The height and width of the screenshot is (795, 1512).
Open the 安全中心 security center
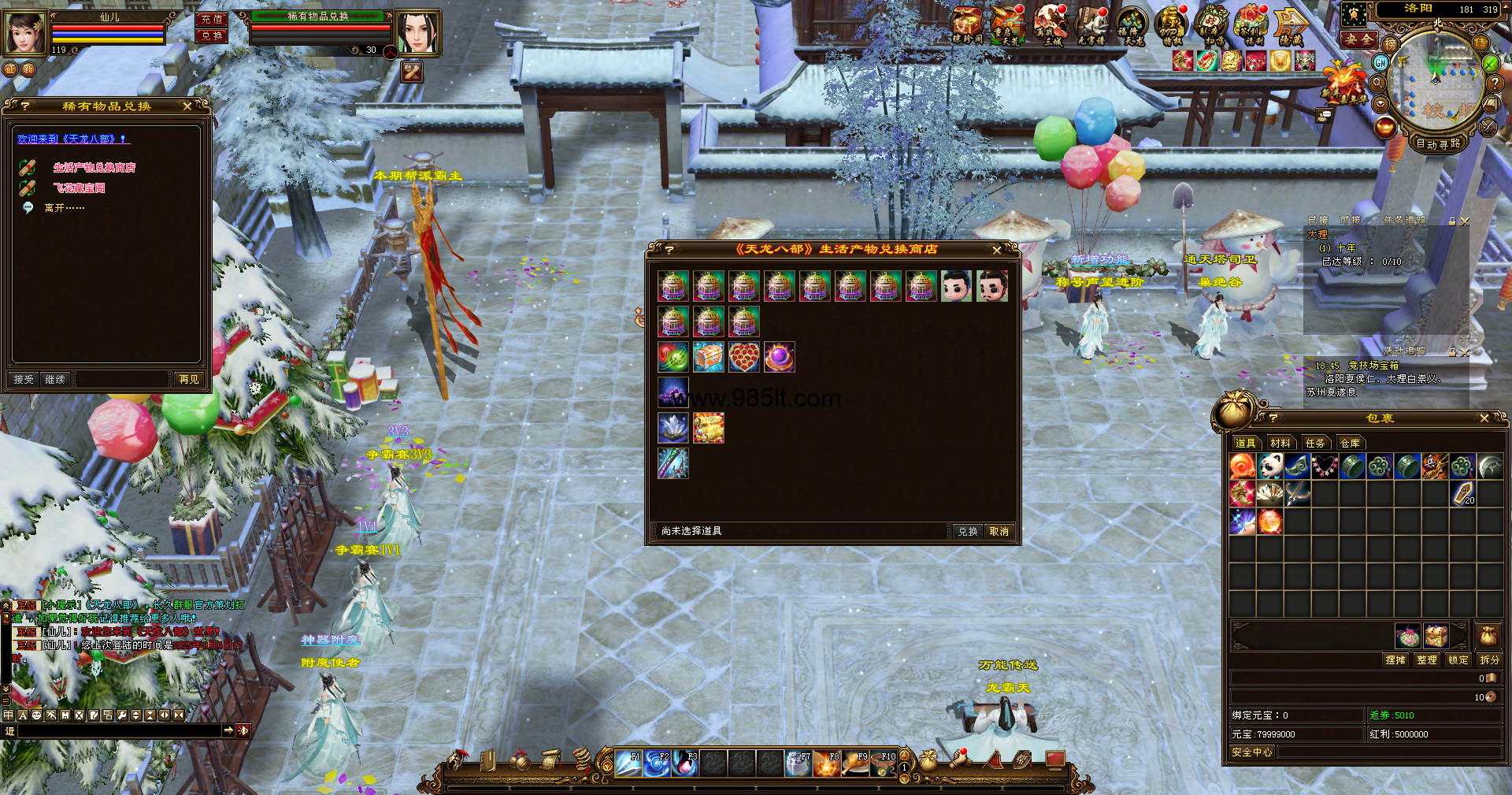tap(1251, 752)
